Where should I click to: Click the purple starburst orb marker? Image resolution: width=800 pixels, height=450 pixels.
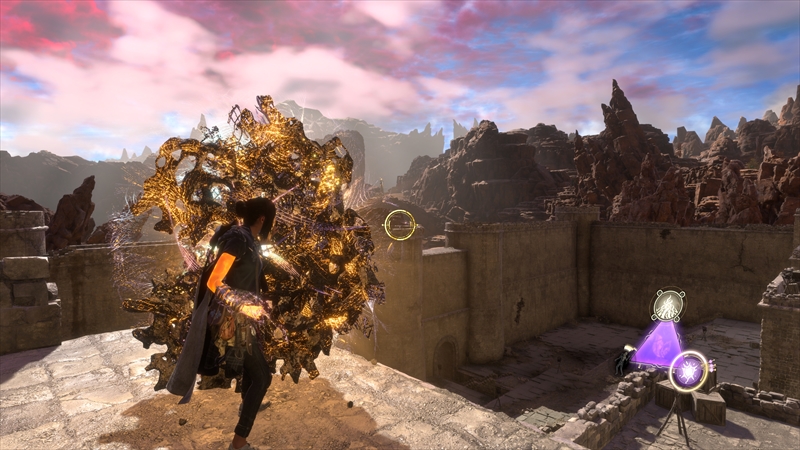[x=688, y=371]
